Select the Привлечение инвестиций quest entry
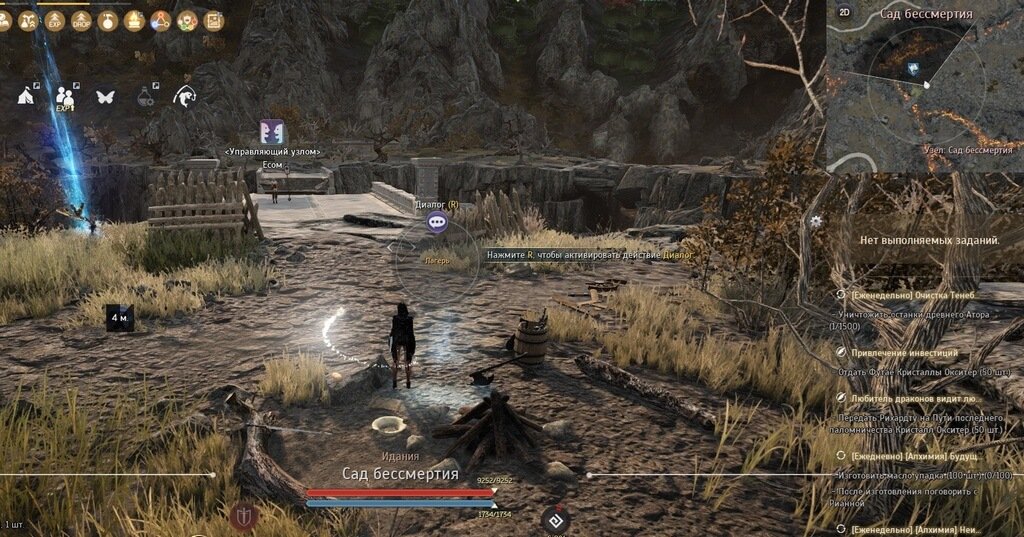This screenshot has height=537, width=1024. 904,353
